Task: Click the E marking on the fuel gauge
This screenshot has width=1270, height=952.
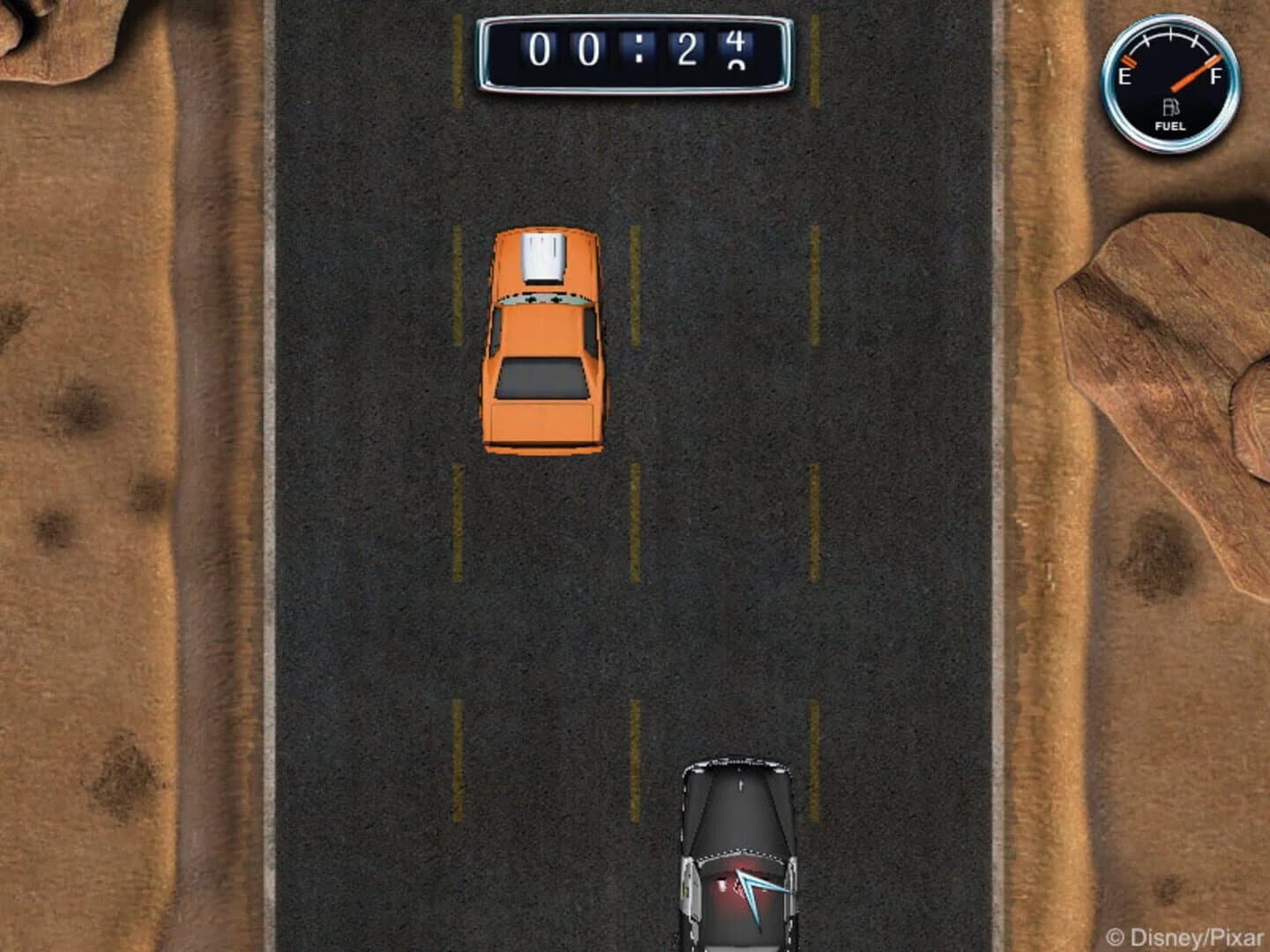Action: click(1124, 78)
